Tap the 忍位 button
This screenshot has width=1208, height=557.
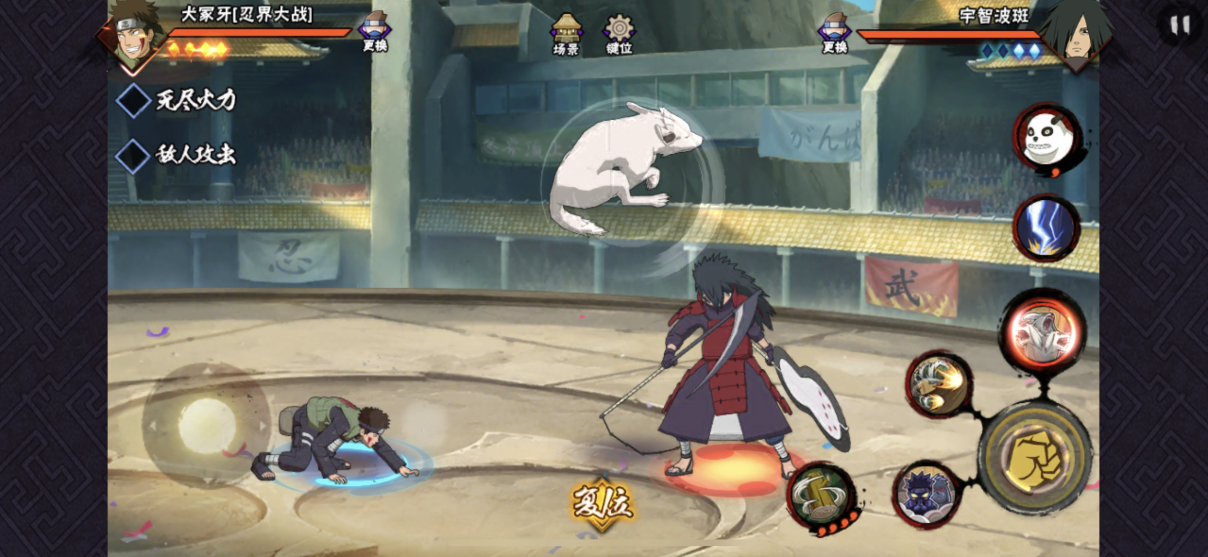point(602,503)
